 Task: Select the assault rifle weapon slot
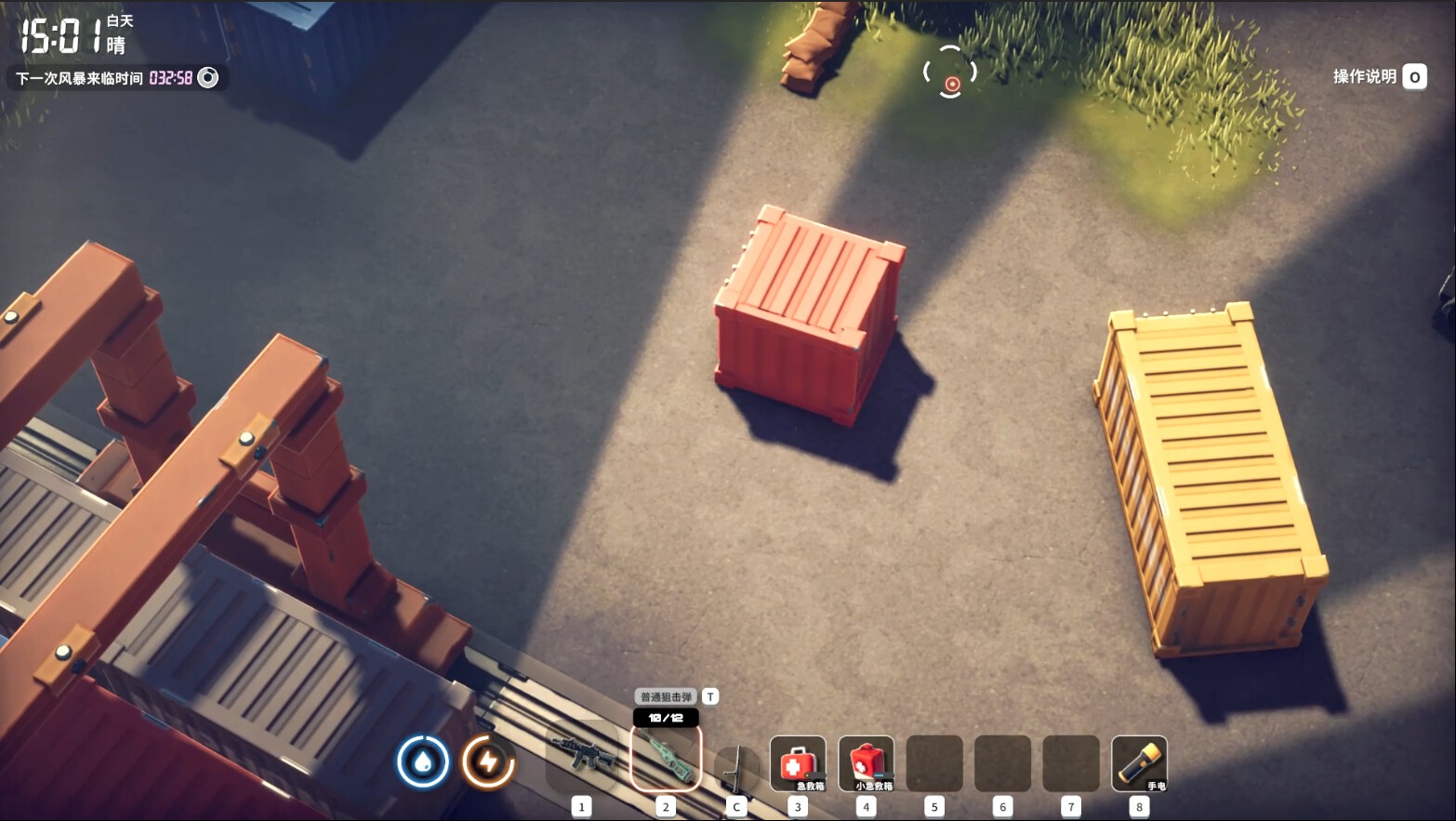pos(583,757)
